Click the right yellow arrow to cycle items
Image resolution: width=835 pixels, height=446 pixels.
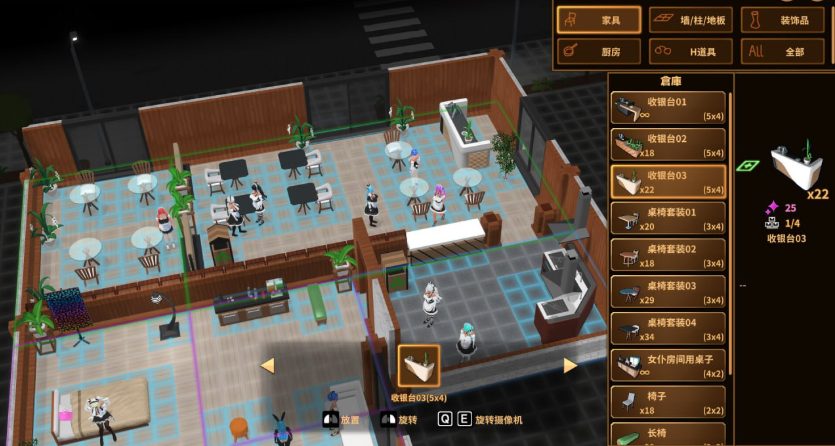pos(570,366)
